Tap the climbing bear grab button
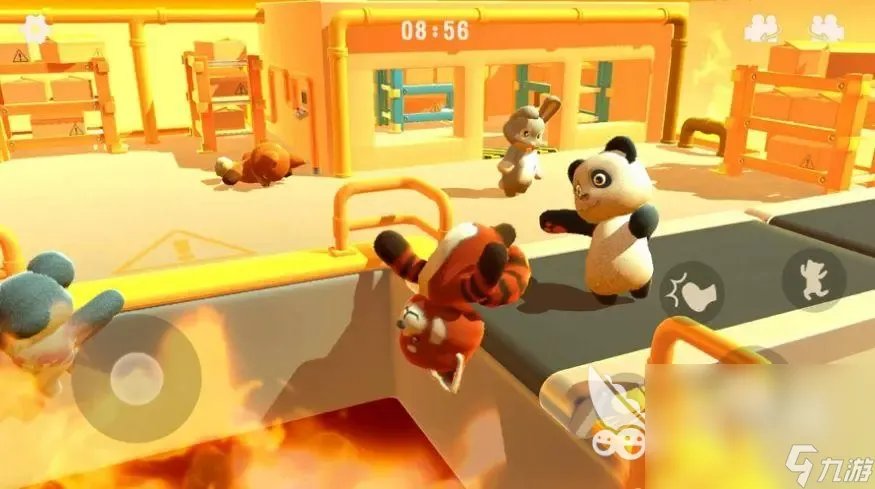The image size is (875, 489). 812,280
